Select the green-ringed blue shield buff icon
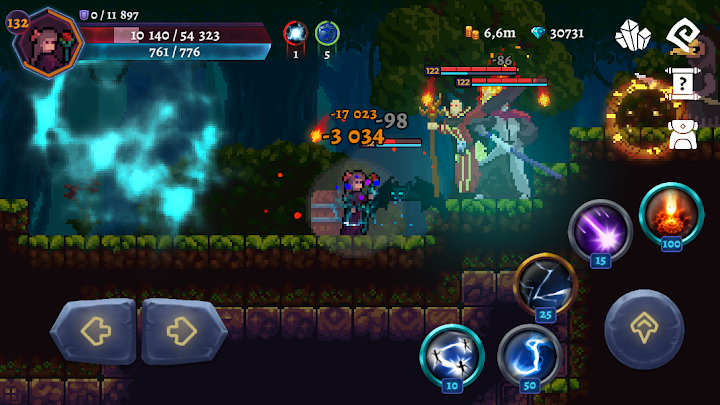The image size is (720, 405). point(327,34)
